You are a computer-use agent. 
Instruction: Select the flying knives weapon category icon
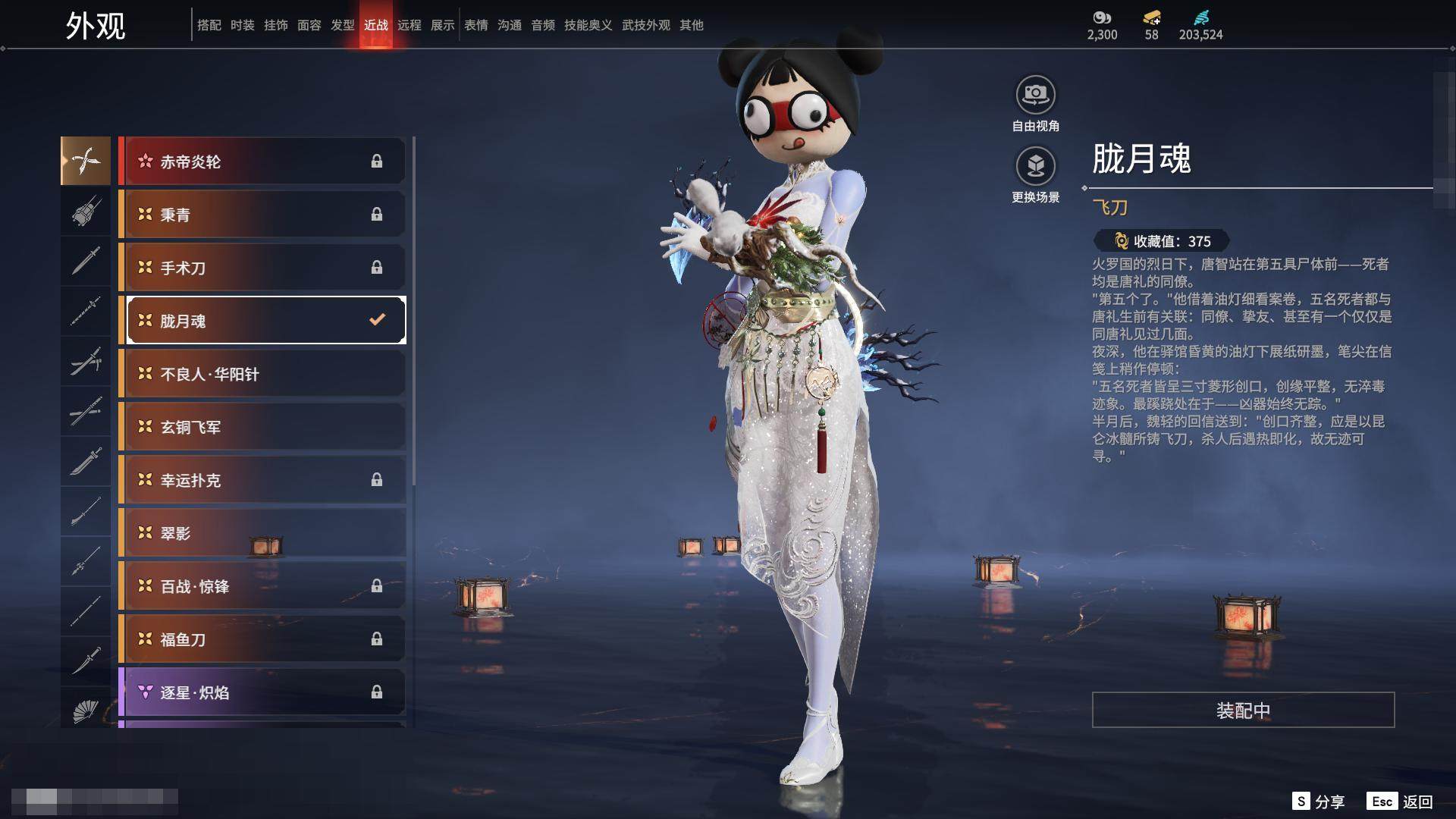tap(86, 161)
